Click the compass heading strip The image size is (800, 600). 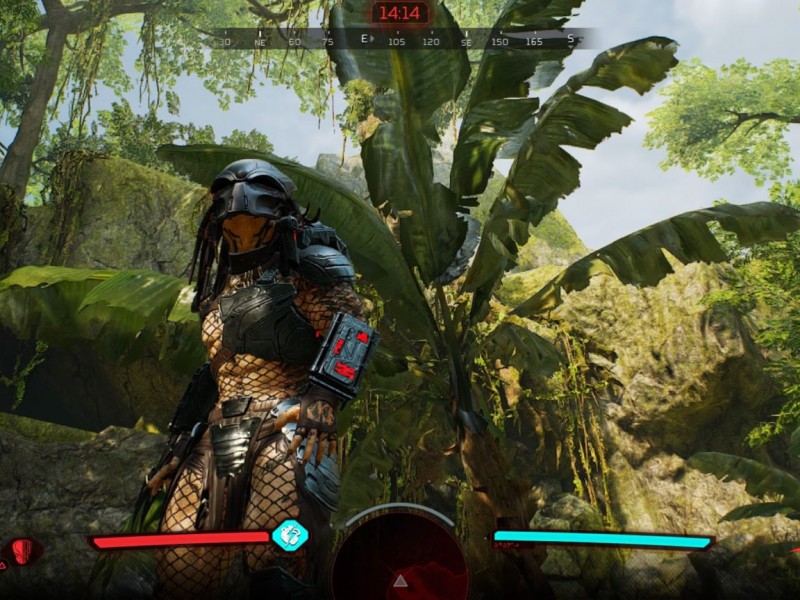(400, 40)
